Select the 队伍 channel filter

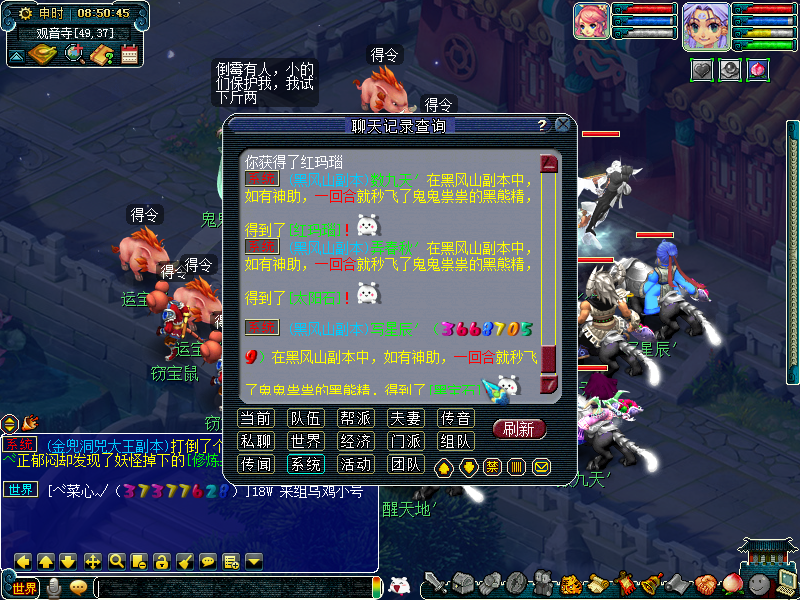pos(305,418)
